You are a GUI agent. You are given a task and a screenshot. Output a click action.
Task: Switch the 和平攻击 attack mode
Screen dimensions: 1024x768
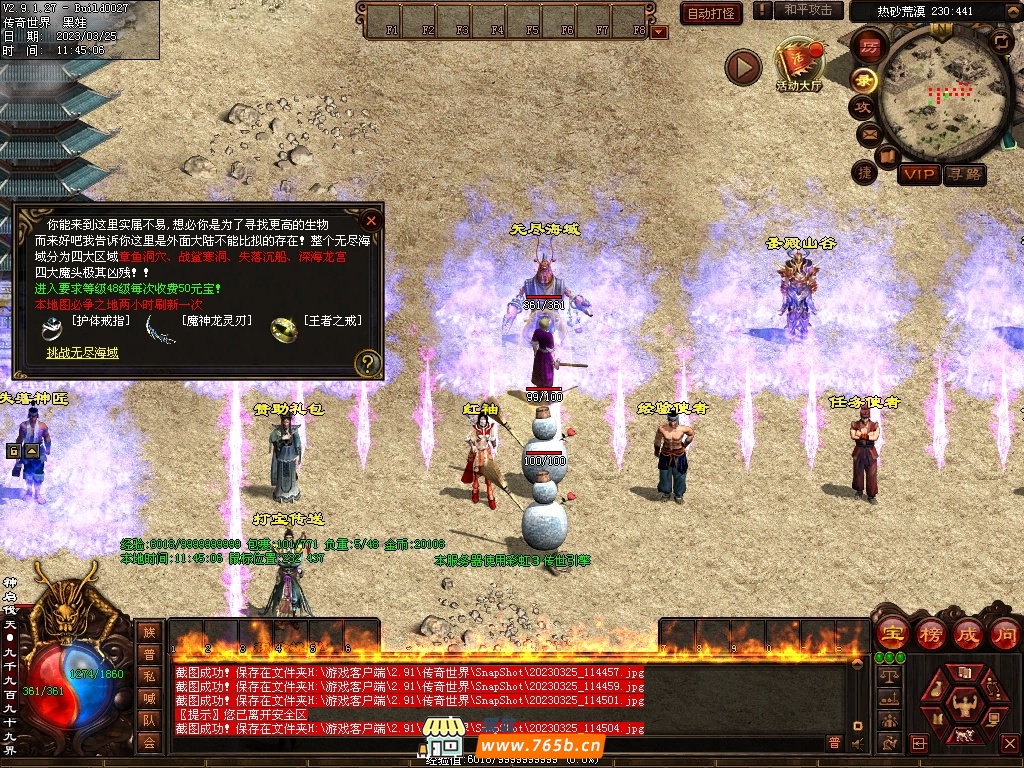807,10
